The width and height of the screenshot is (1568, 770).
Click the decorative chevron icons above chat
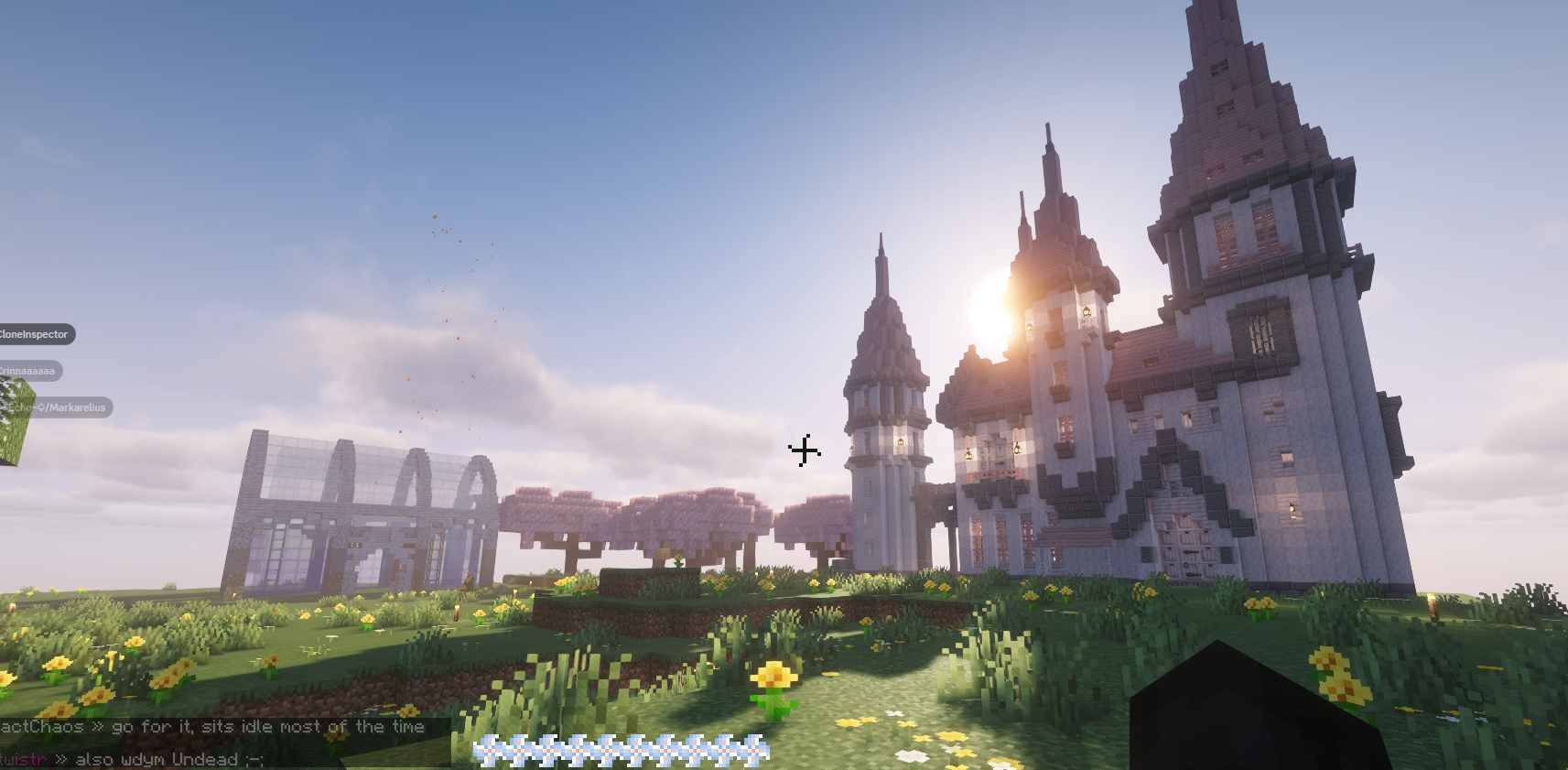[x=622, y=749]
